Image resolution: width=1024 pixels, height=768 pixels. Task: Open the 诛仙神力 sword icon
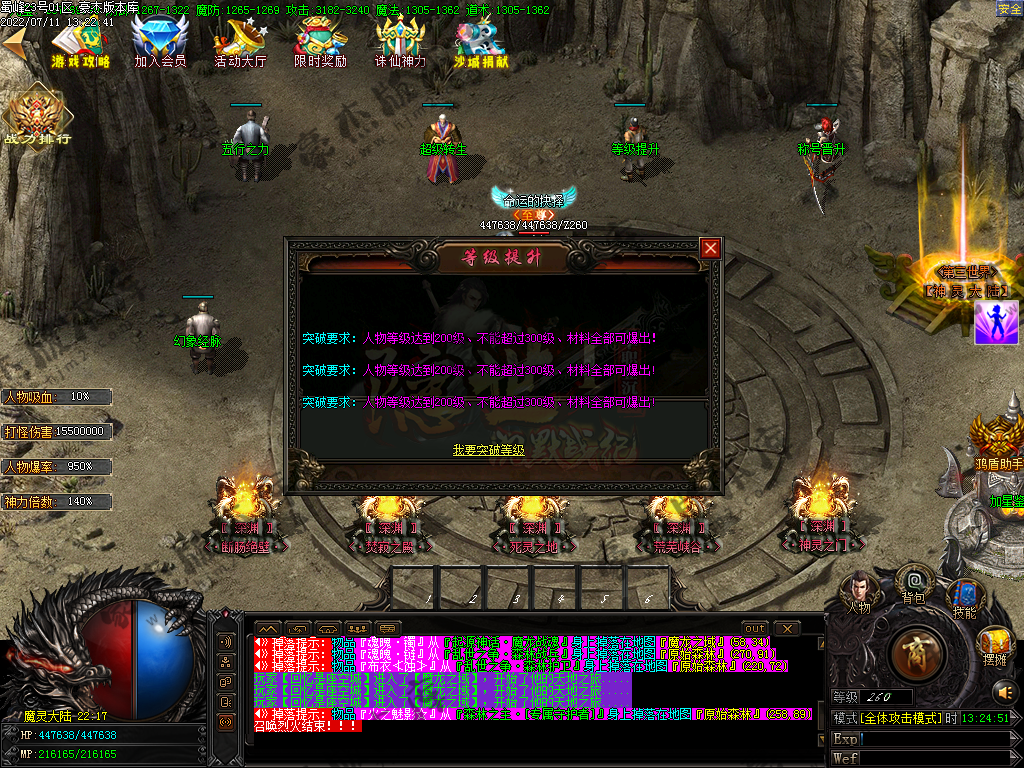point(400,42)
